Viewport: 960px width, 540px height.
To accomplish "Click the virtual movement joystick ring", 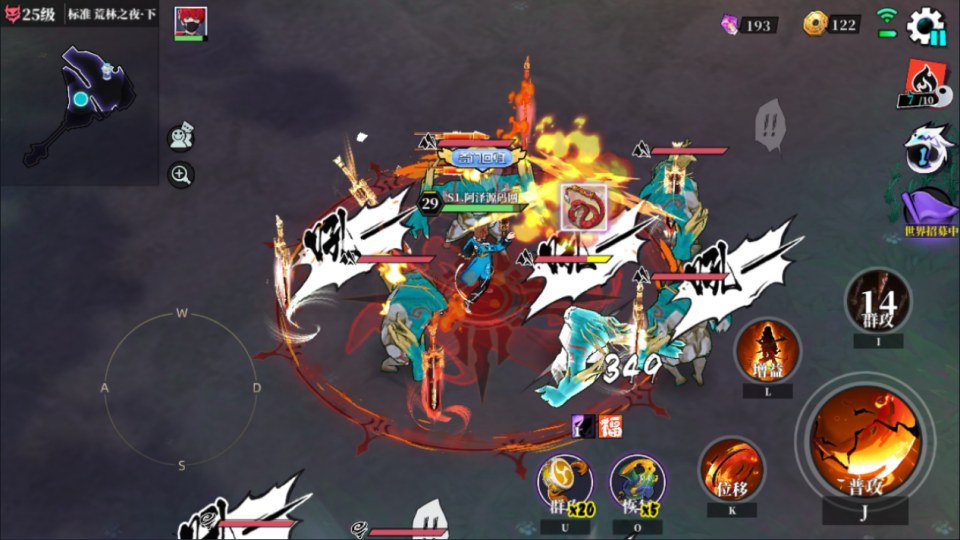I will (x=181, y=388).
